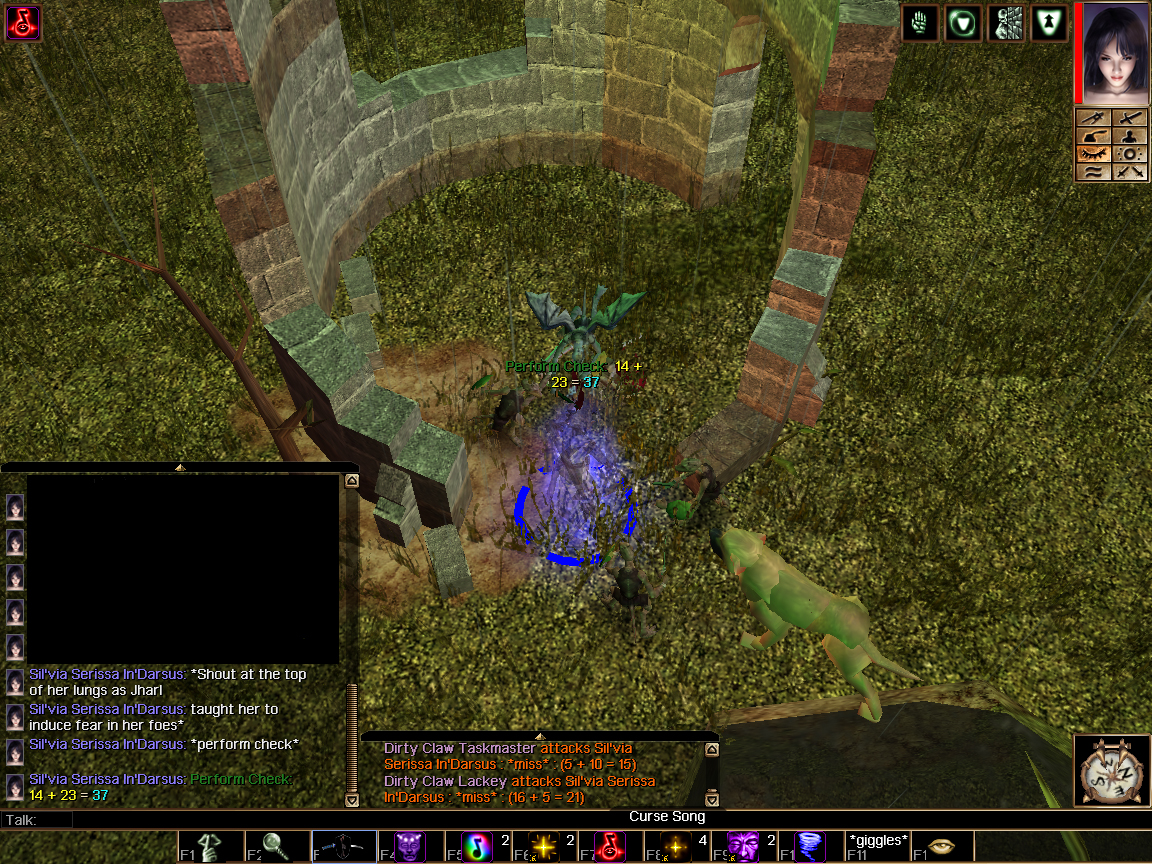Click the feather quill mode button
This screenshot has width=1152, height=864.
point(1093,136)
